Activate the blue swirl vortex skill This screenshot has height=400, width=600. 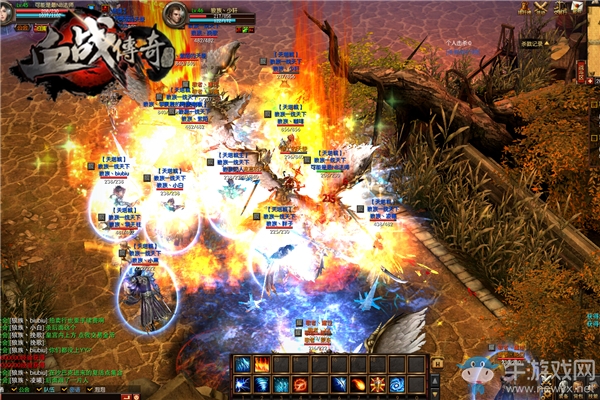click(x=397, y=385)
